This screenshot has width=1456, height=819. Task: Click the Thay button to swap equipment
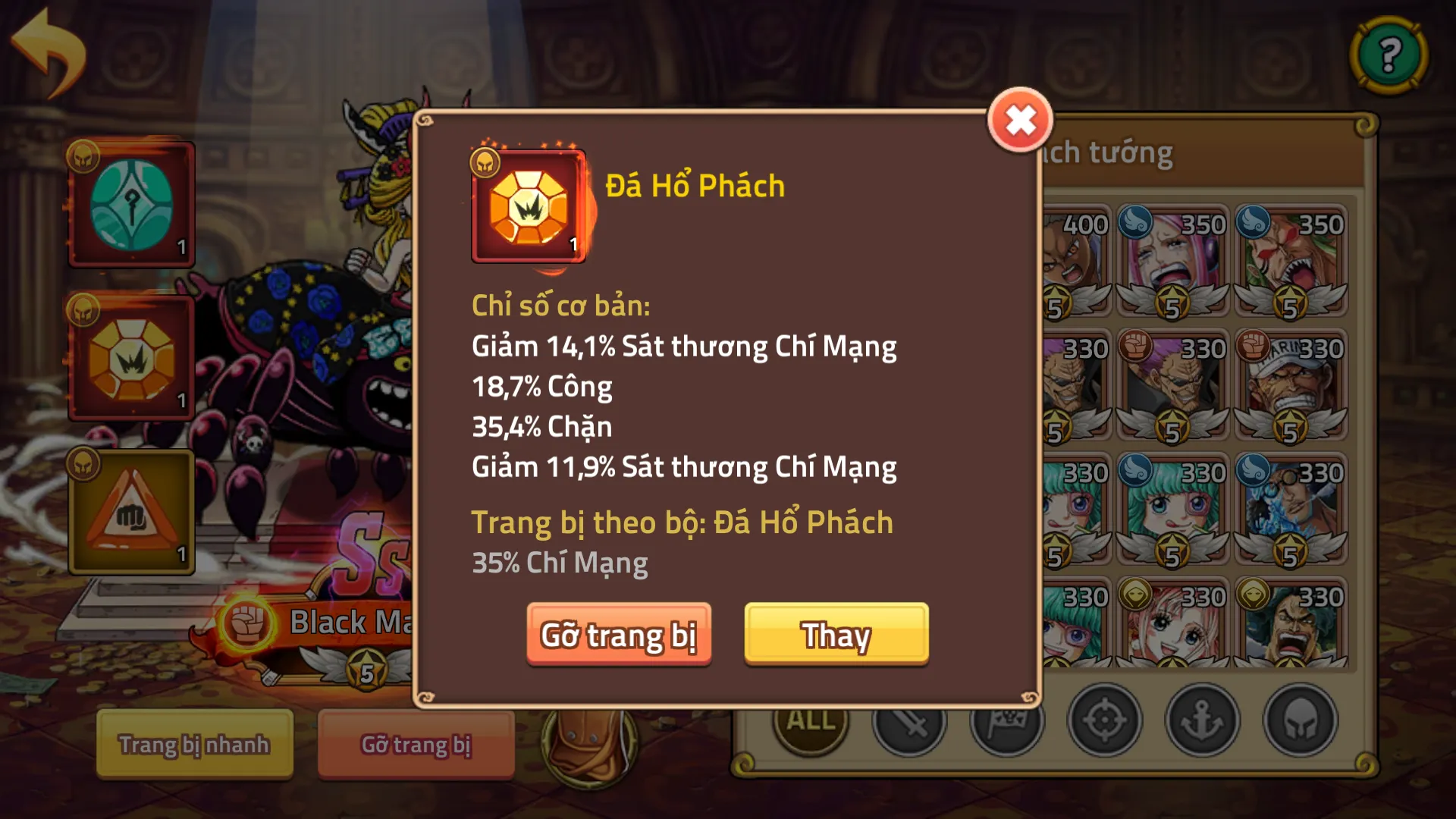(835, 636)
